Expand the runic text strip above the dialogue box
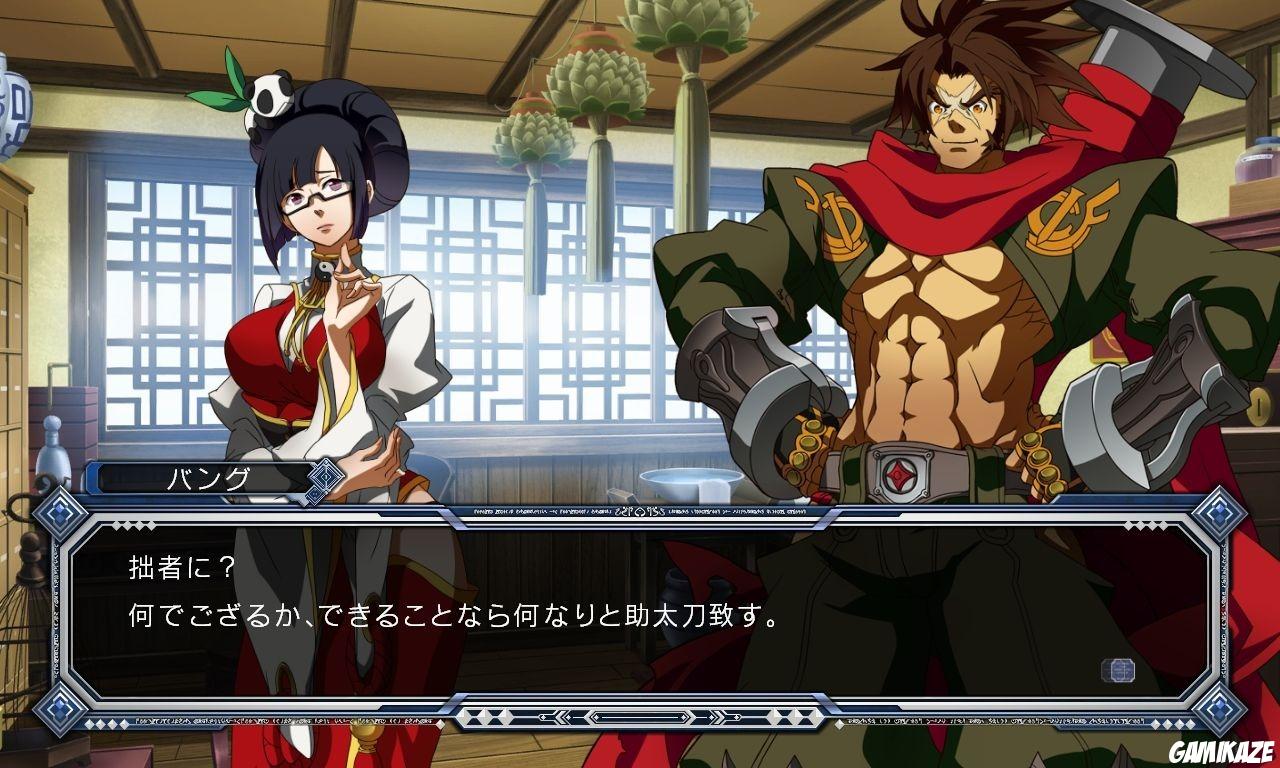 tap(640, 510)
